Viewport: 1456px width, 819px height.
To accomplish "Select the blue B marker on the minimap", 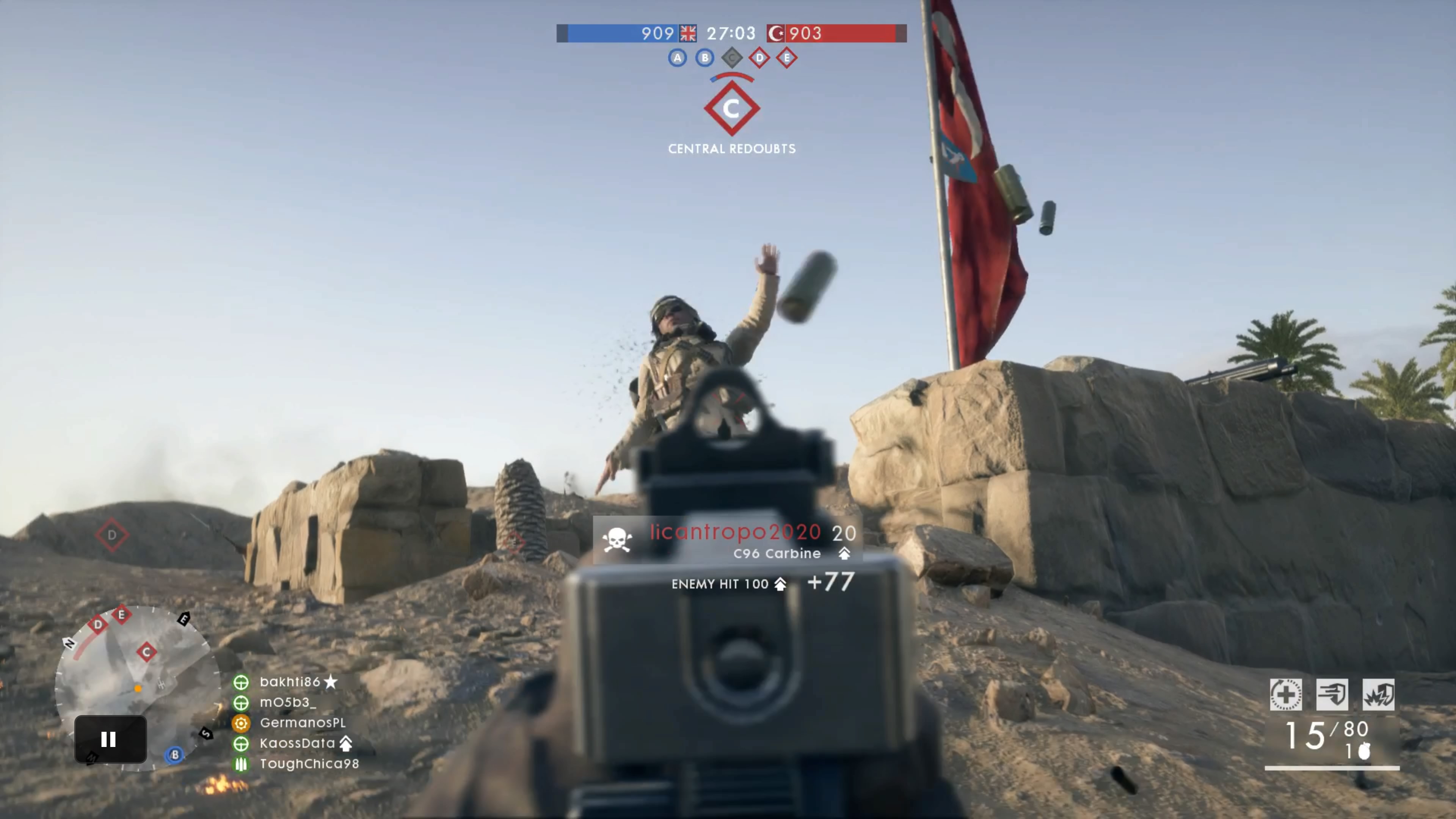I will [175, 755].
